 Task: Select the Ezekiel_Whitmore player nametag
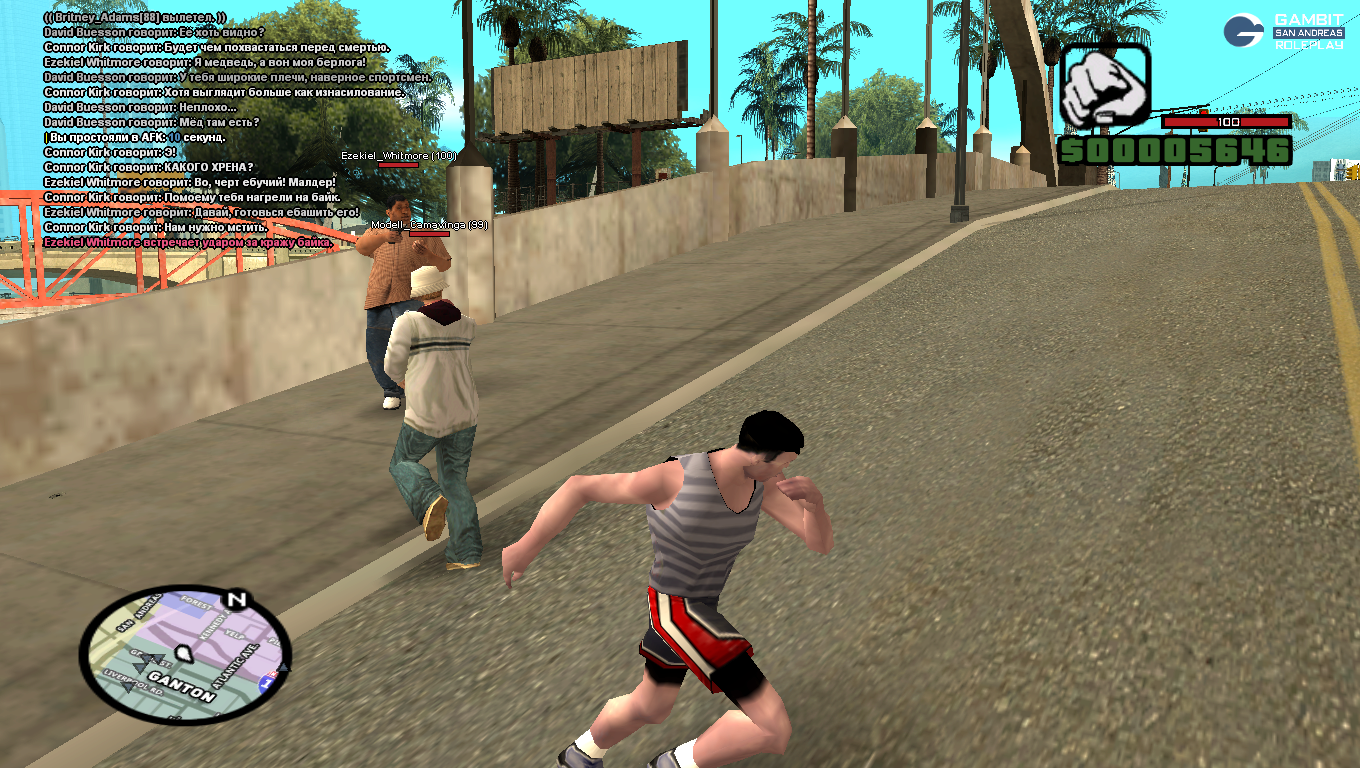[398, 156]
